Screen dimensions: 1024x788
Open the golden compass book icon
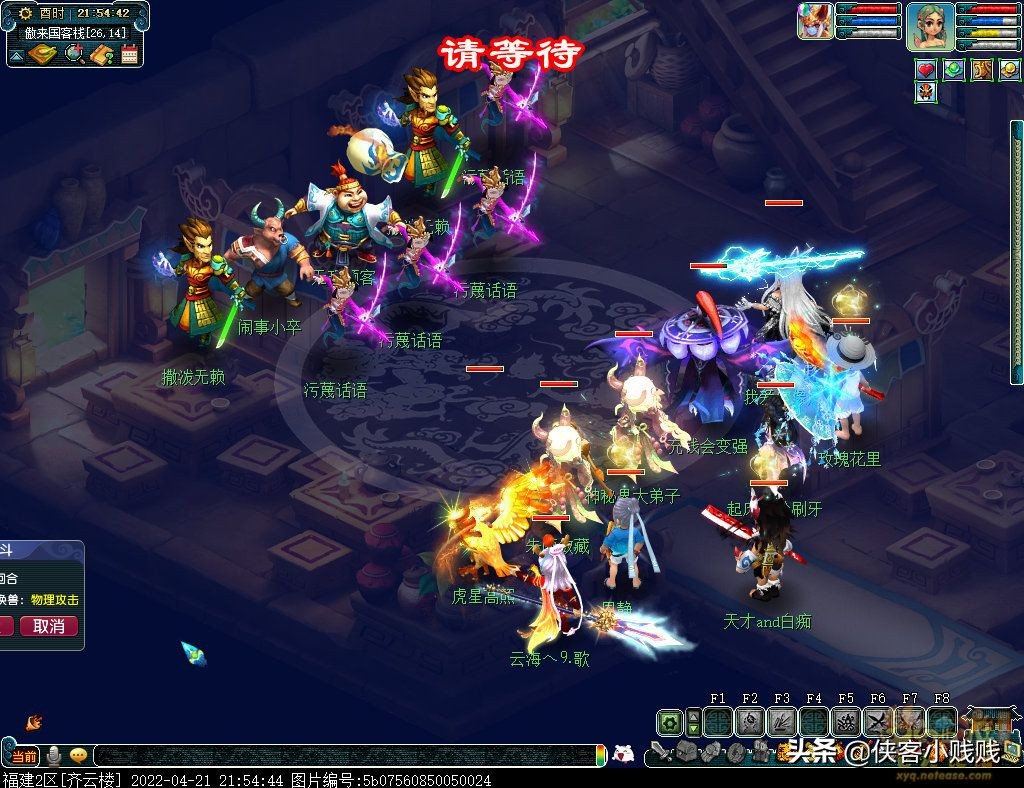(x=43, y=54)
